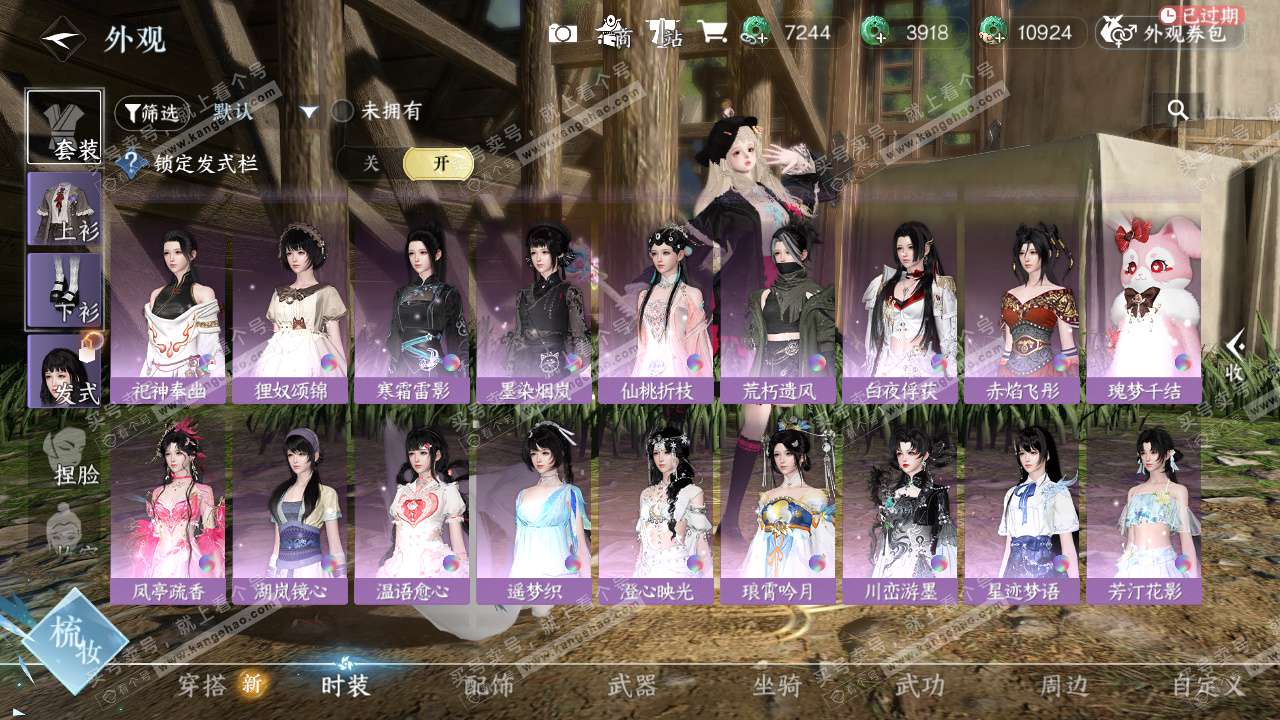Image resolution: width=1280 pixels, height=720 pixels.
Task: Go back using the top-left arrow
Action: [x=59, y=39]
